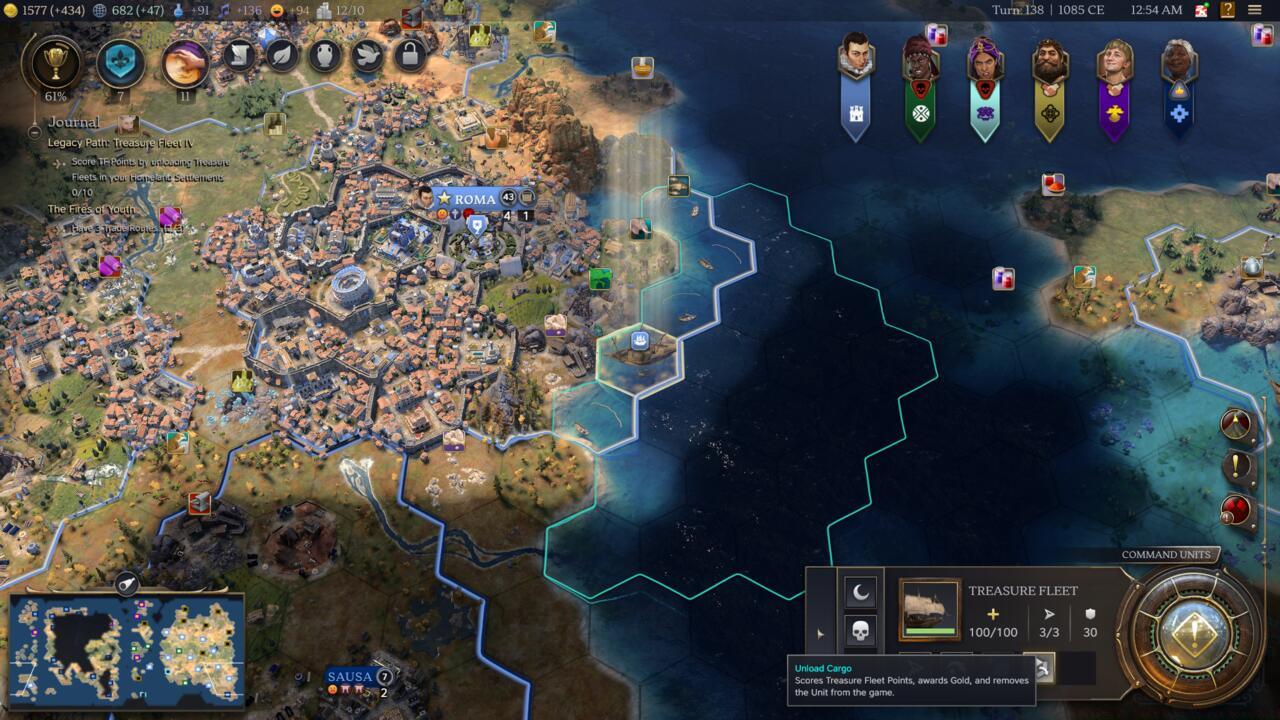Open the game options hamburger menu
The width and height of the screenshot is (1280, 720).
pyautogui.click(x=1255, y=9)
